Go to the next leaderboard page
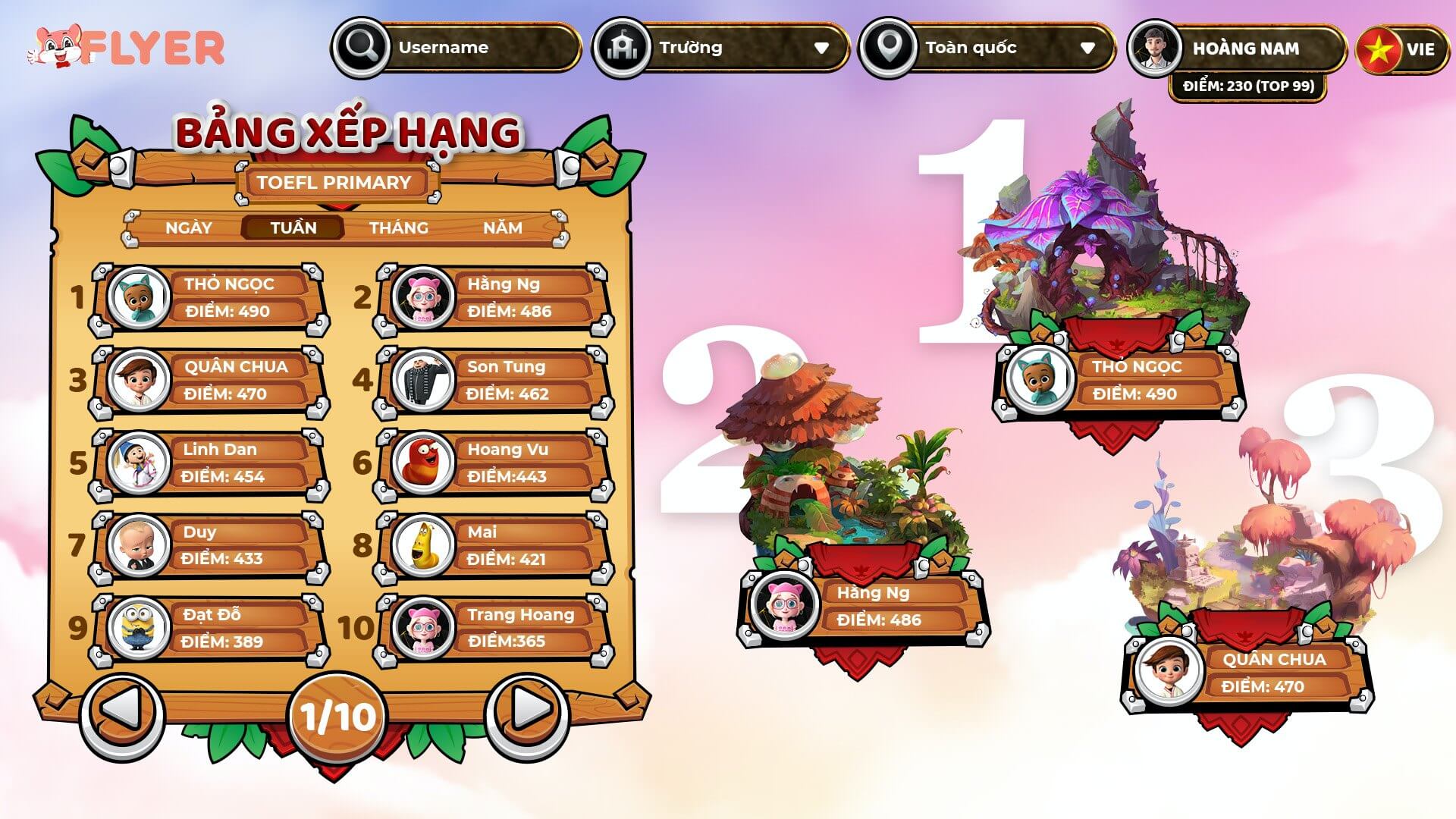Viewport: 1456px width, 819px height. (x=530, y=711)
